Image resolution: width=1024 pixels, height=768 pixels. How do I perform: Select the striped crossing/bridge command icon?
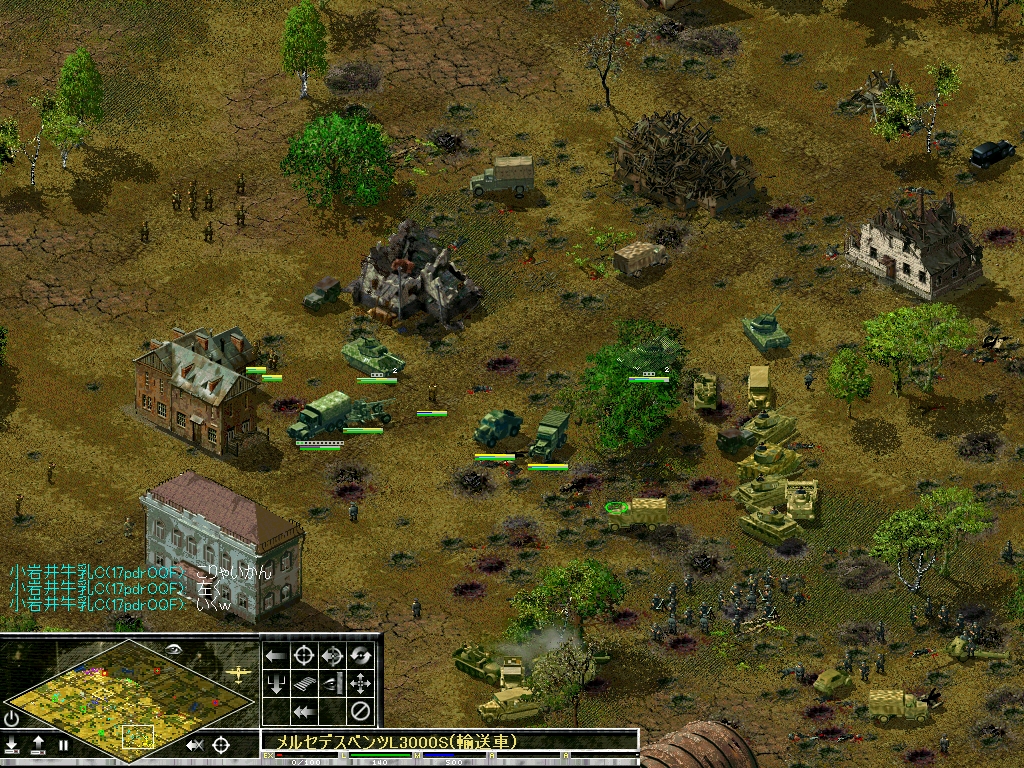click(x=305, y=684)
